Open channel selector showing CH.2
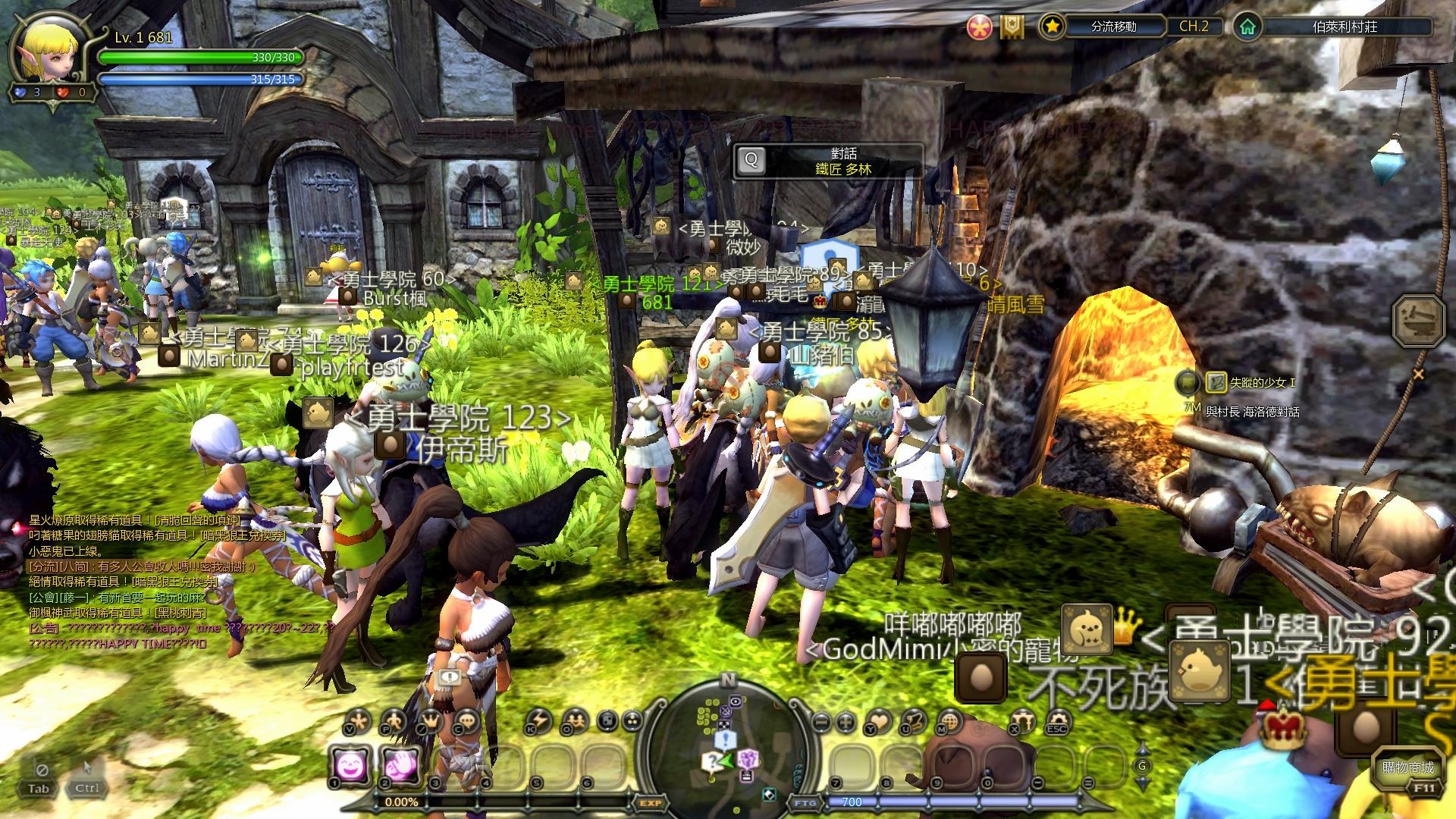Viewport: 1456px width, 819px height. 1196,27
